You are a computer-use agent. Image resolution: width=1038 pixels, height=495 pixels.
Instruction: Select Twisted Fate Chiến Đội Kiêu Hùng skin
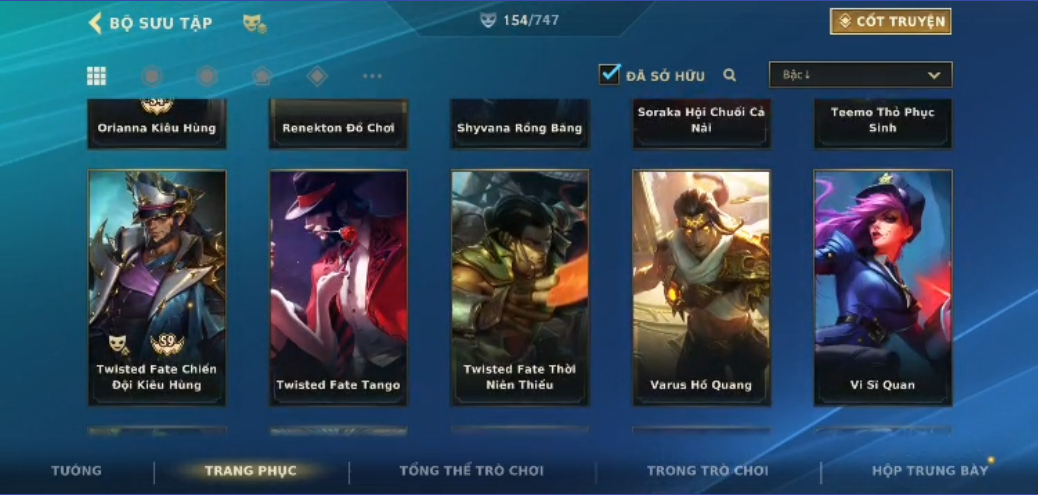pyautogui.click(x=157, y=287)
